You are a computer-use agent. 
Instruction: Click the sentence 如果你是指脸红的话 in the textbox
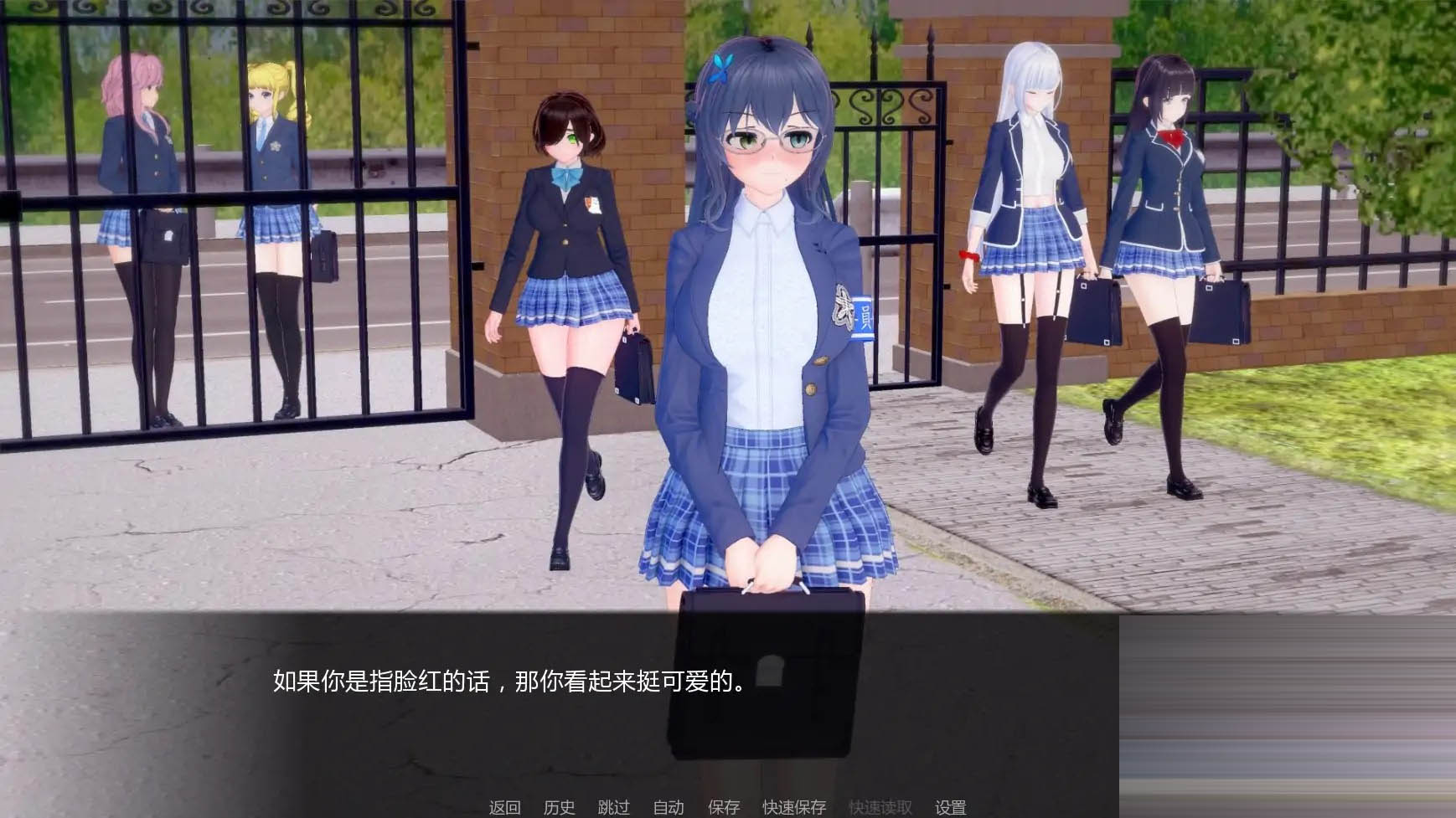[x=377, y=685]
